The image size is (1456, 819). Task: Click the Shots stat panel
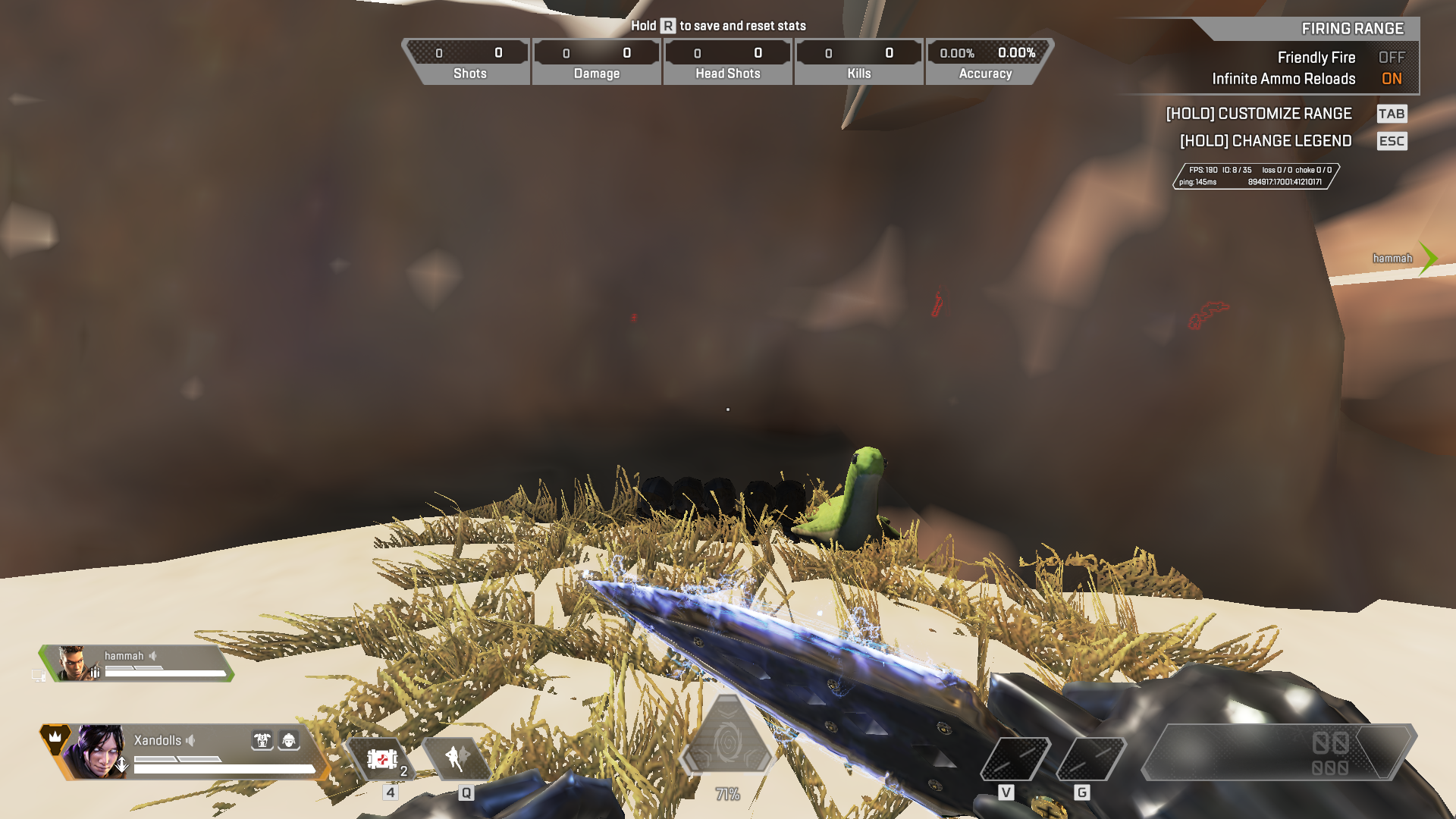(x=469, y=61)
